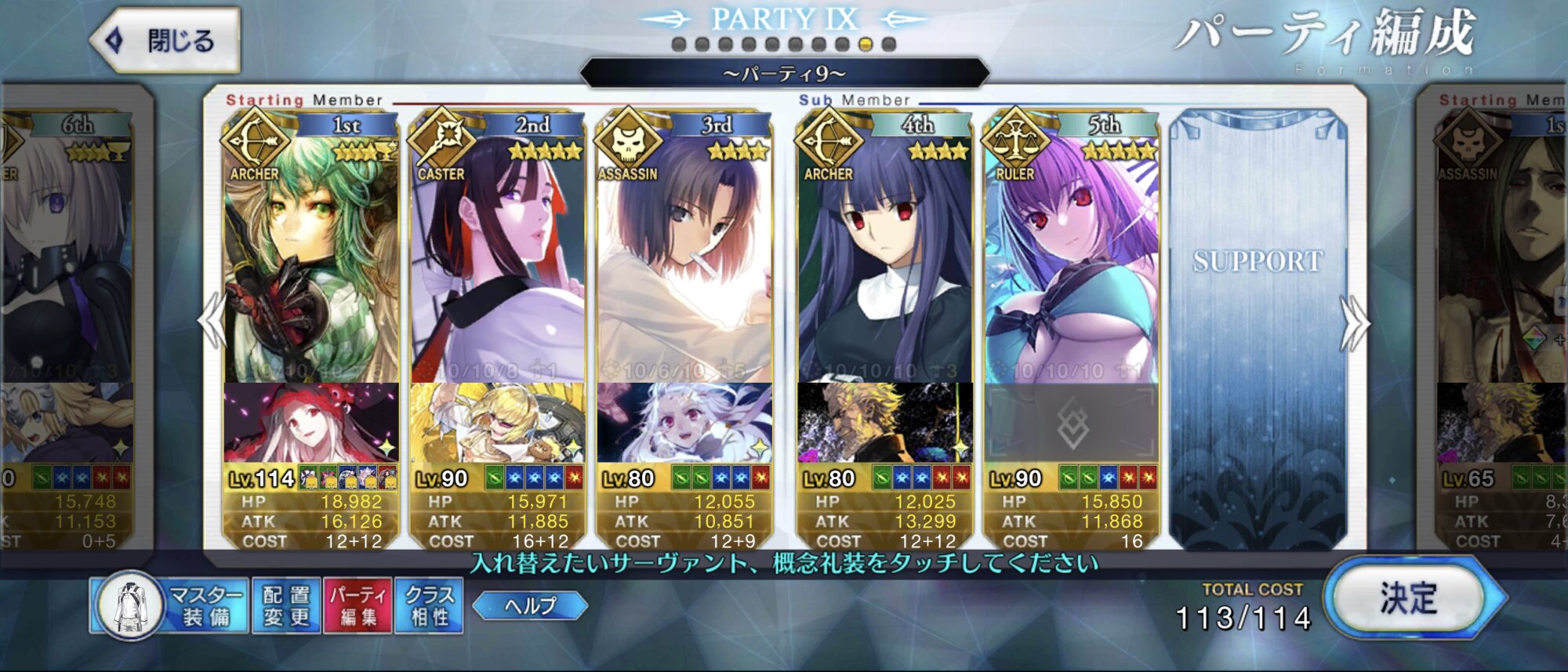Open the 配置変更 arrangement change option

coord(286,605)
